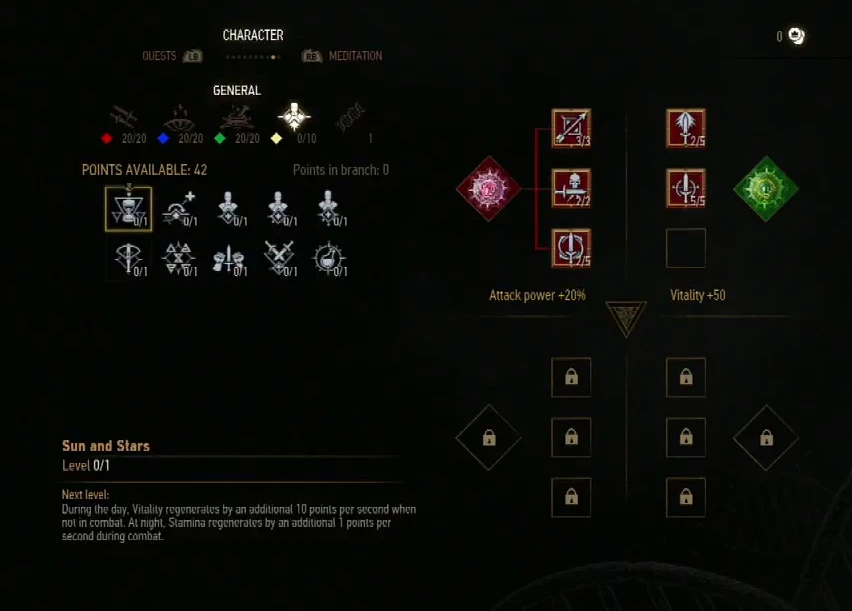
Task: Choose the equipped skill slot showing 5/5
Action: (x=686, y=188)
